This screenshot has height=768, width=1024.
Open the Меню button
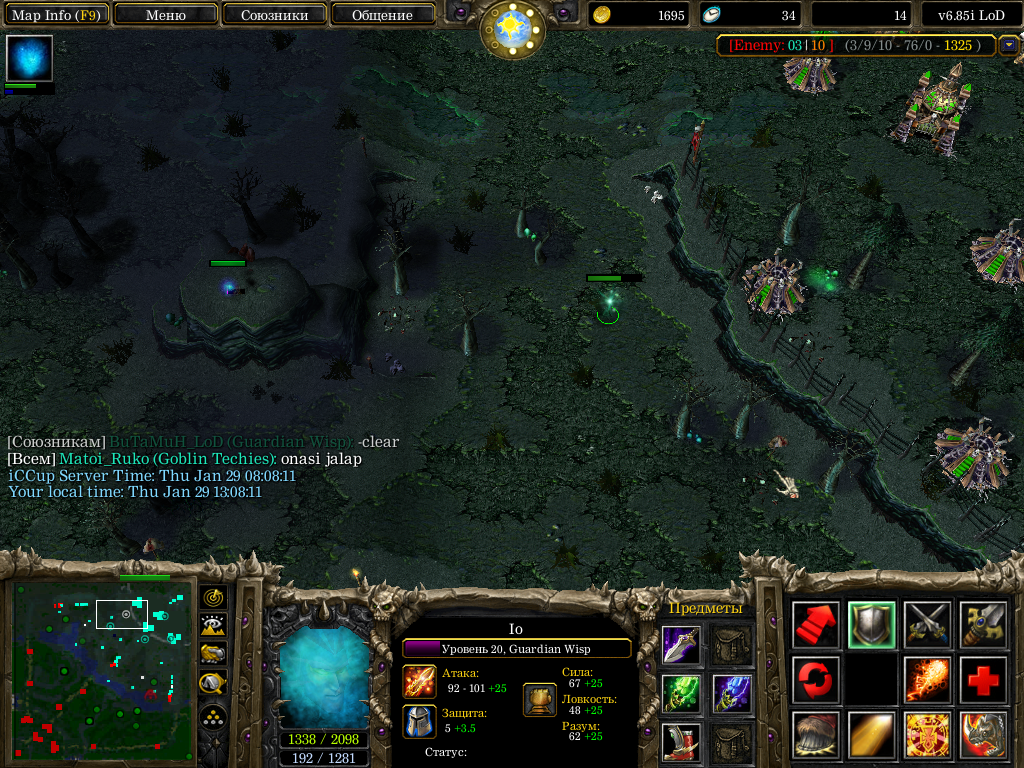[165, 15]
